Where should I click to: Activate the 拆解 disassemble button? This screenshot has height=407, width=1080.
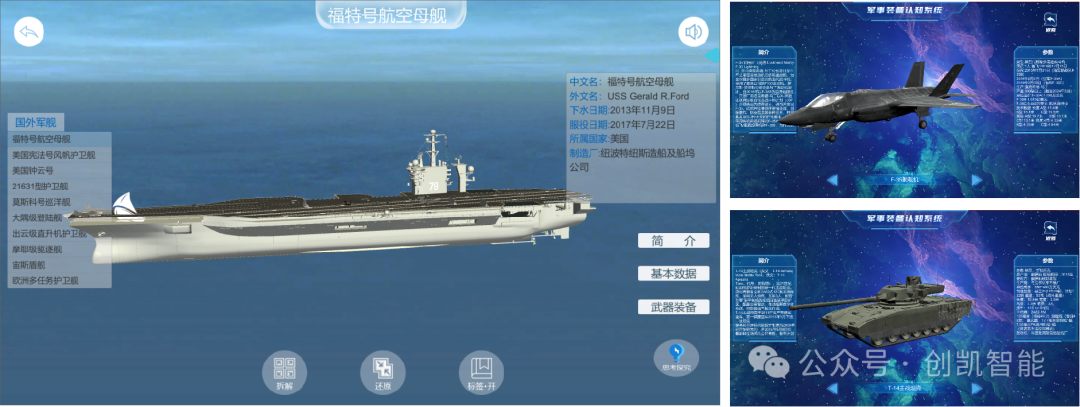coord(285,371)
